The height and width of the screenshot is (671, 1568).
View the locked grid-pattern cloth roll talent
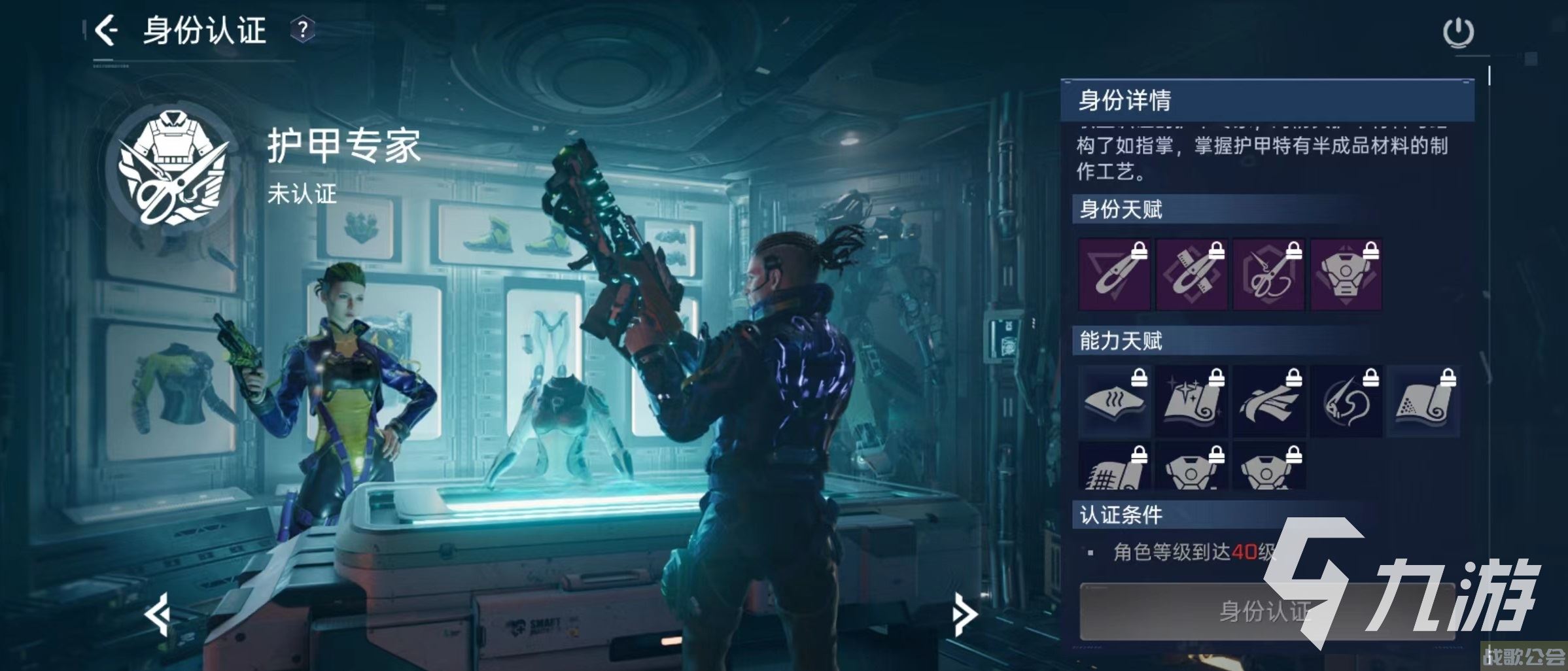(1113, 466)
